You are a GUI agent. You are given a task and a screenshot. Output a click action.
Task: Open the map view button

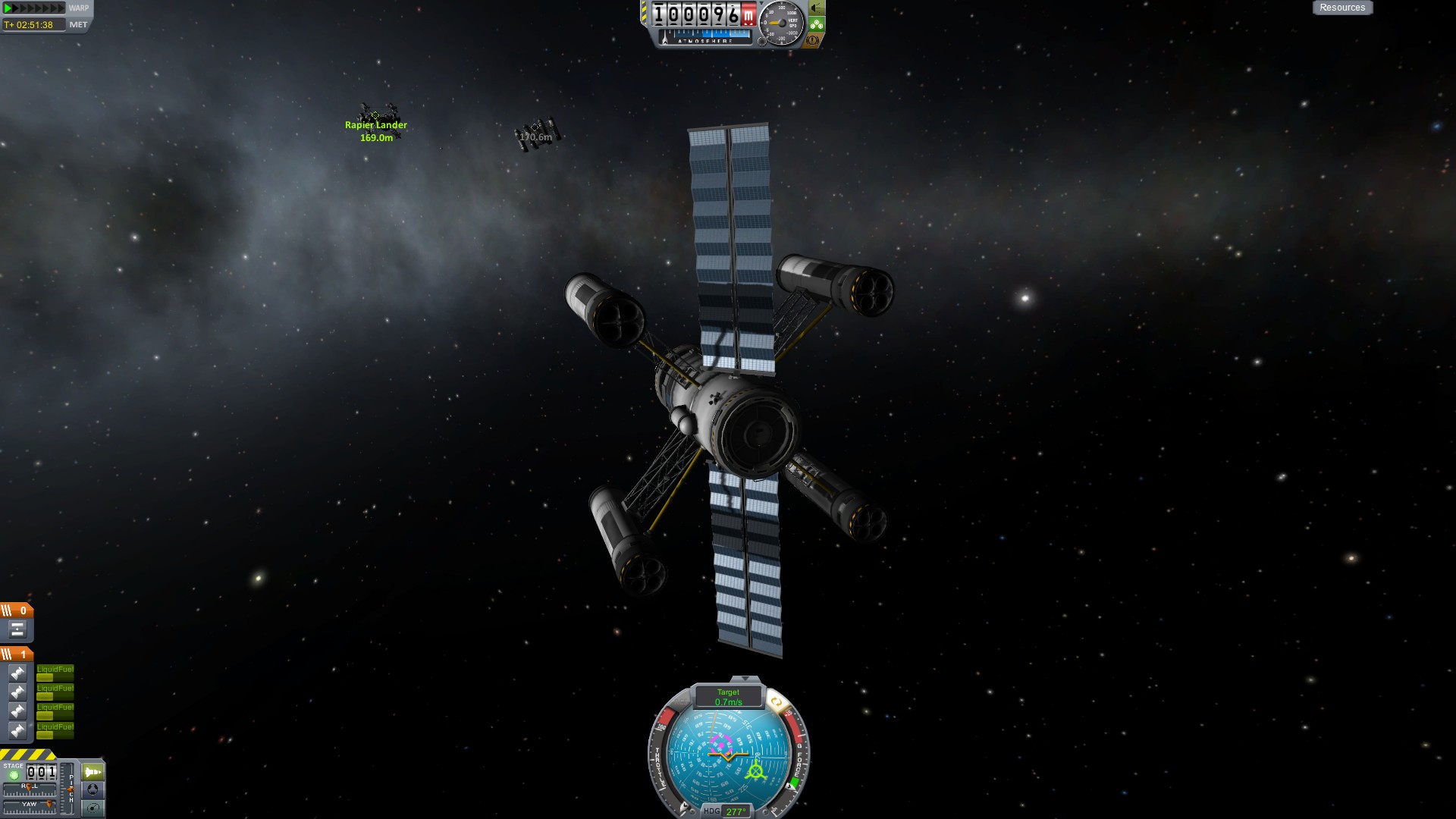point(93,808)
